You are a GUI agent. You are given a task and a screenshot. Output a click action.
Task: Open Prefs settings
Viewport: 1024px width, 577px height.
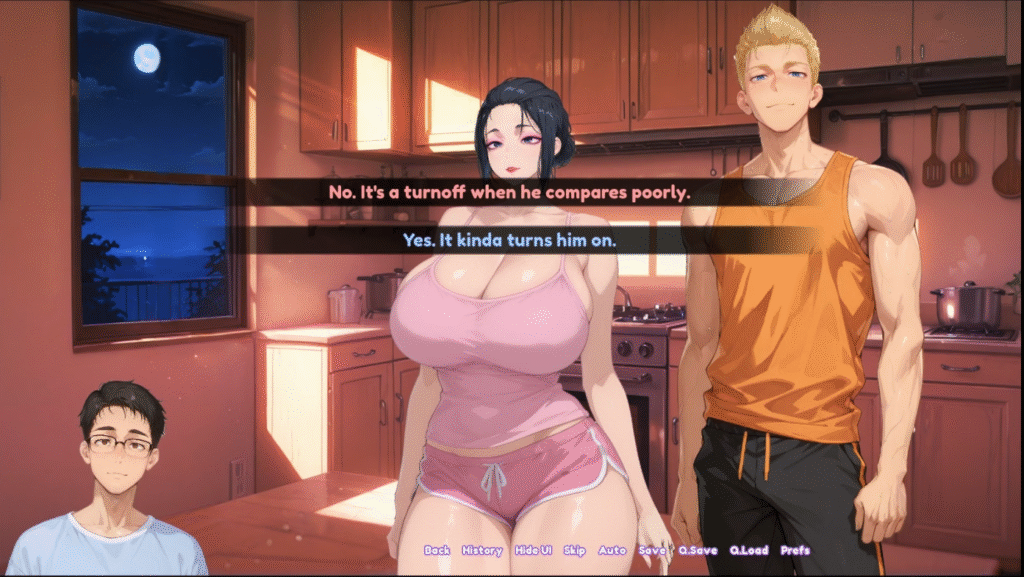point(796,550)
